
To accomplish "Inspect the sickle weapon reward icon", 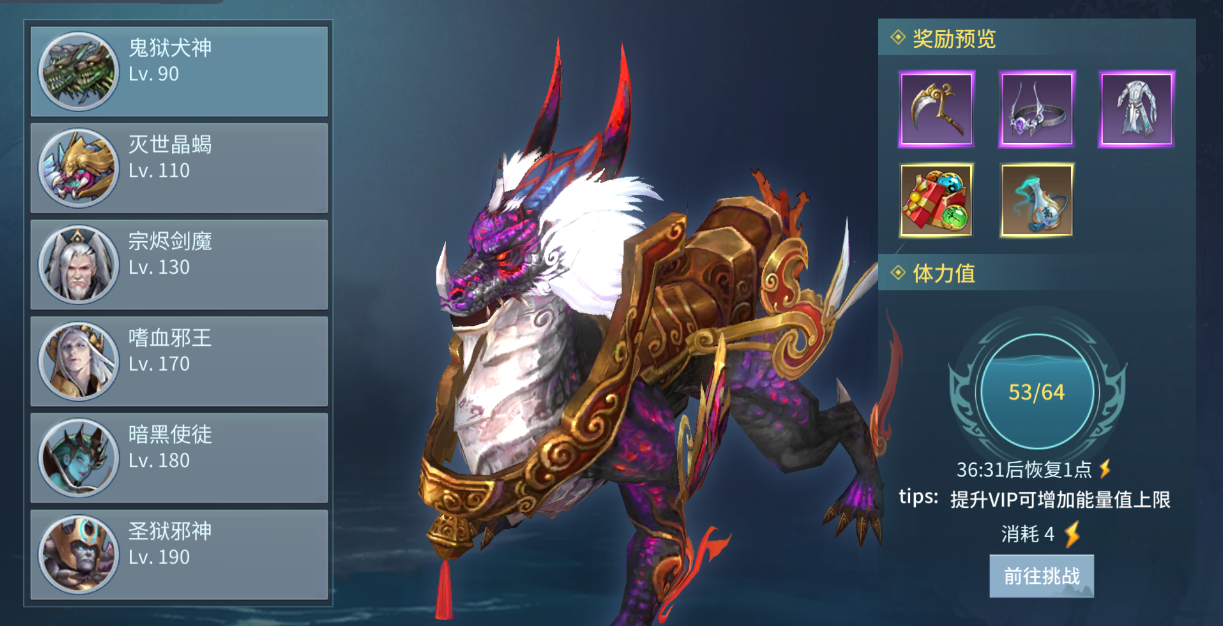I will click(x=937, y=109).
